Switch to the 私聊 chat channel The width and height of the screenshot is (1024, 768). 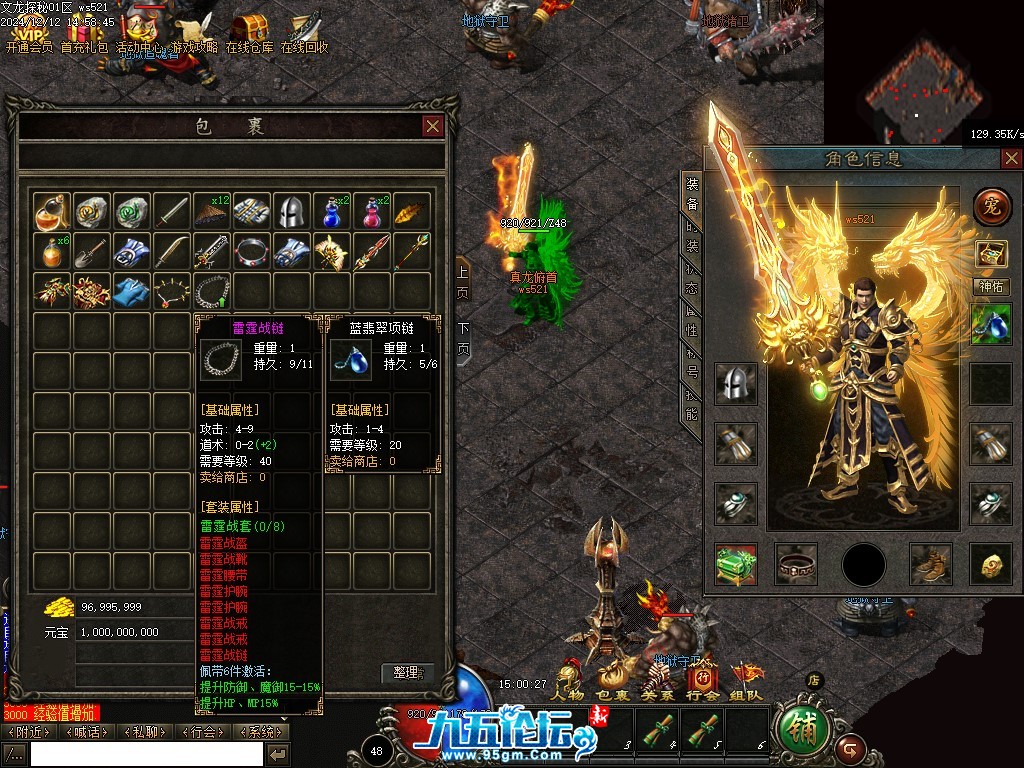[145, 732]
